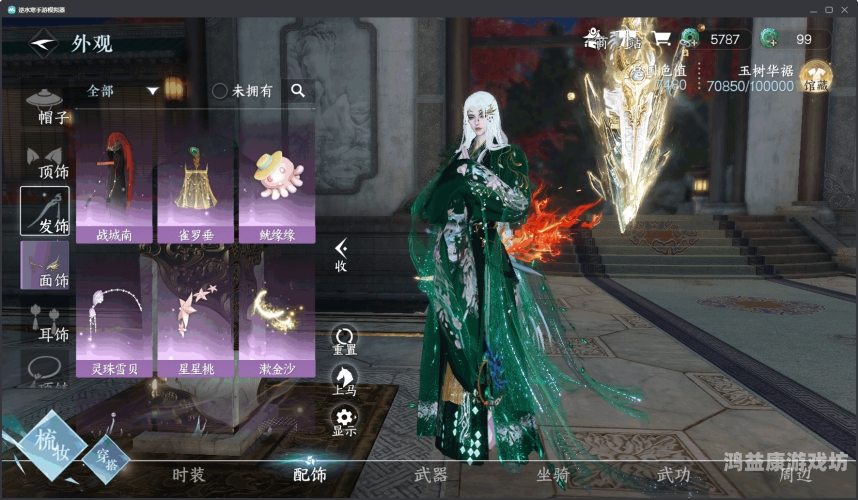Viewport: 858px width, 500px height.
Task: Open the 全部 filter dropdown
Action: tap(123, 91)
